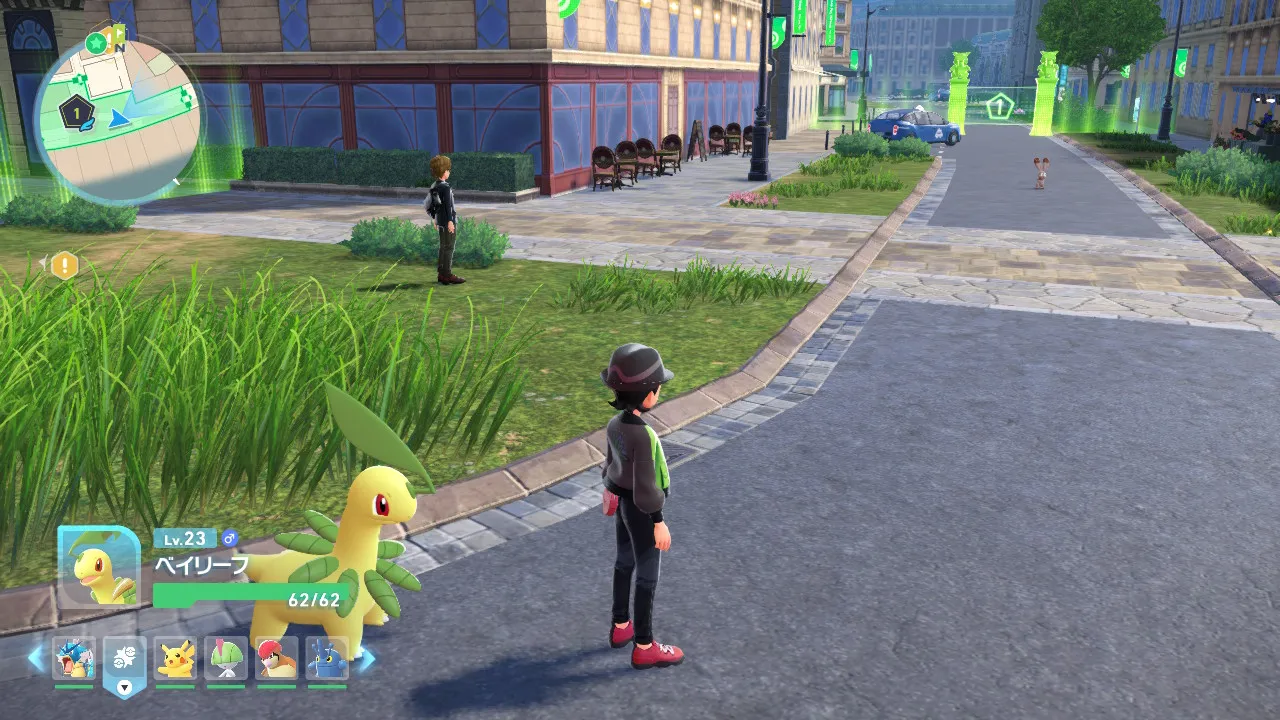
Task: Open the orange exclamation notification icon
Action: tap(65, 265)
